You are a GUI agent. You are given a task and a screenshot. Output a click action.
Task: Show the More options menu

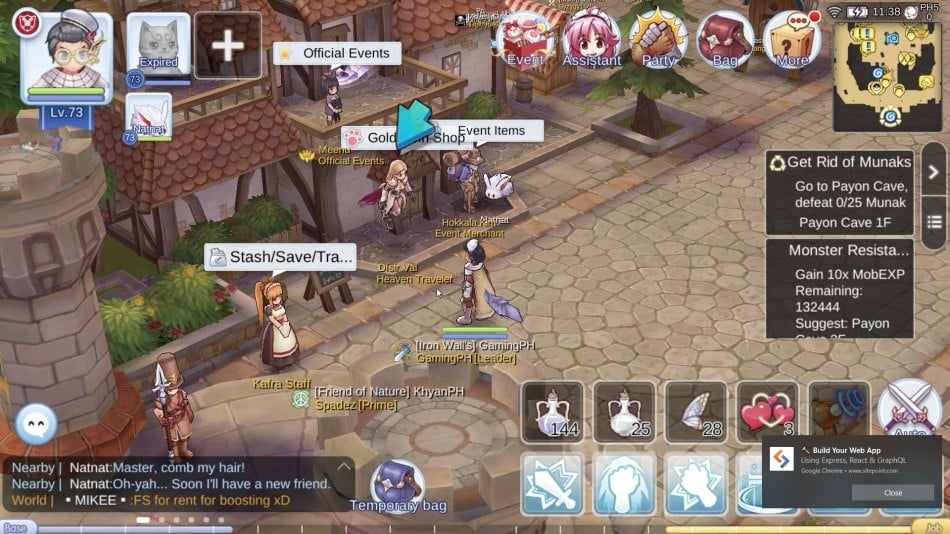(x=792, y=41)
